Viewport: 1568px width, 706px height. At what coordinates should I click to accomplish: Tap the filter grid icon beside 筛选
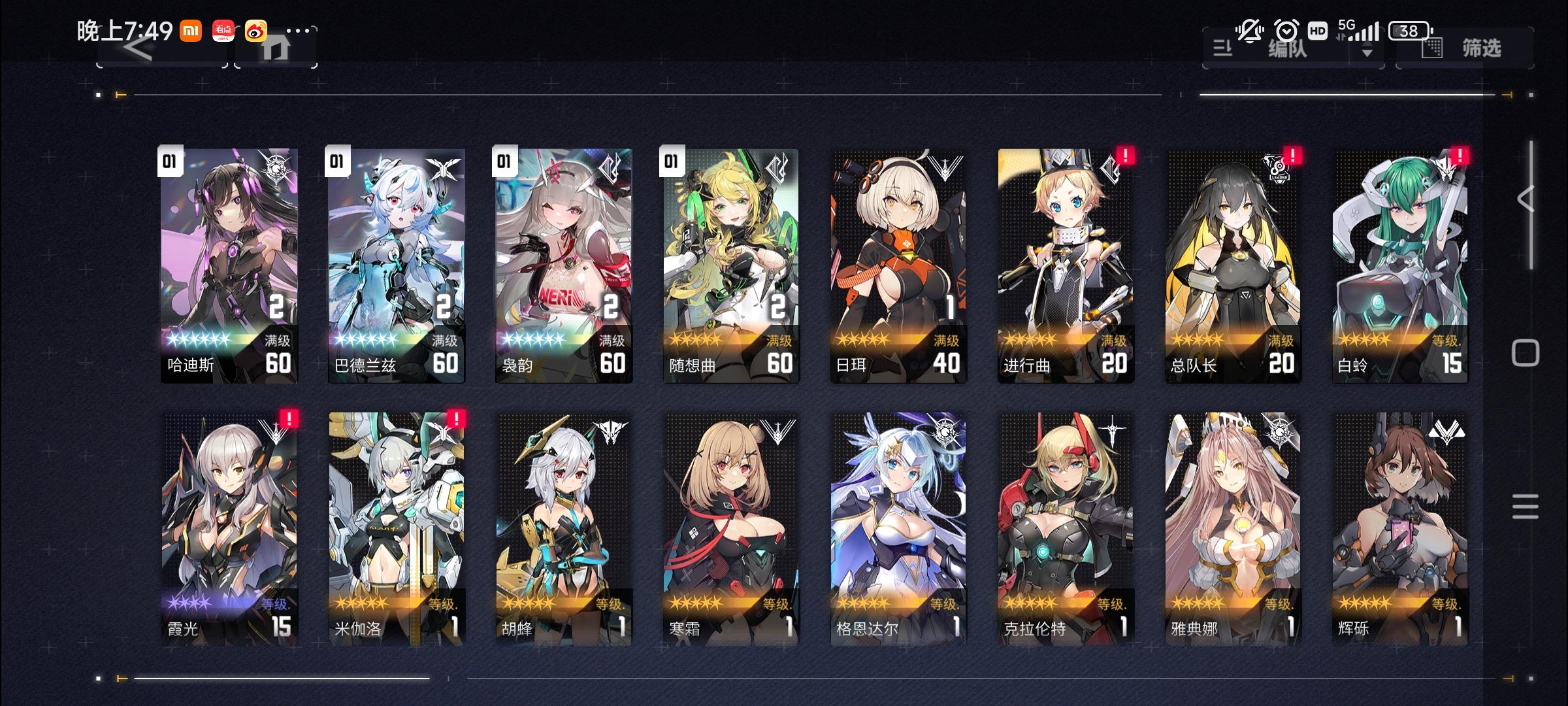[x=1432, y=48]
